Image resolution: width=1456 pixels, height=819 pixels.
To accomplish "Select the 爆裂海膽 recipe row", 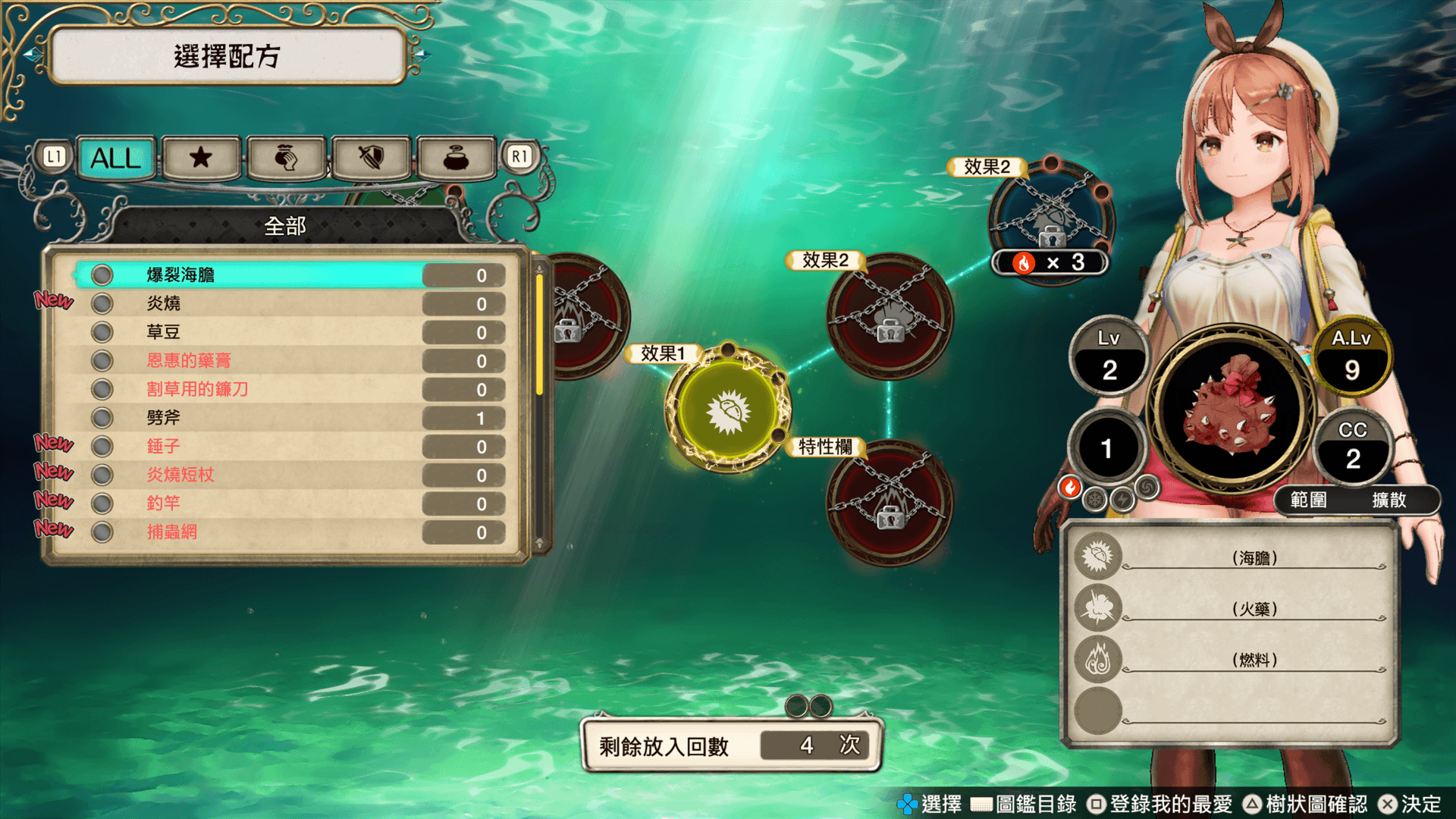I will click(288, 275).
